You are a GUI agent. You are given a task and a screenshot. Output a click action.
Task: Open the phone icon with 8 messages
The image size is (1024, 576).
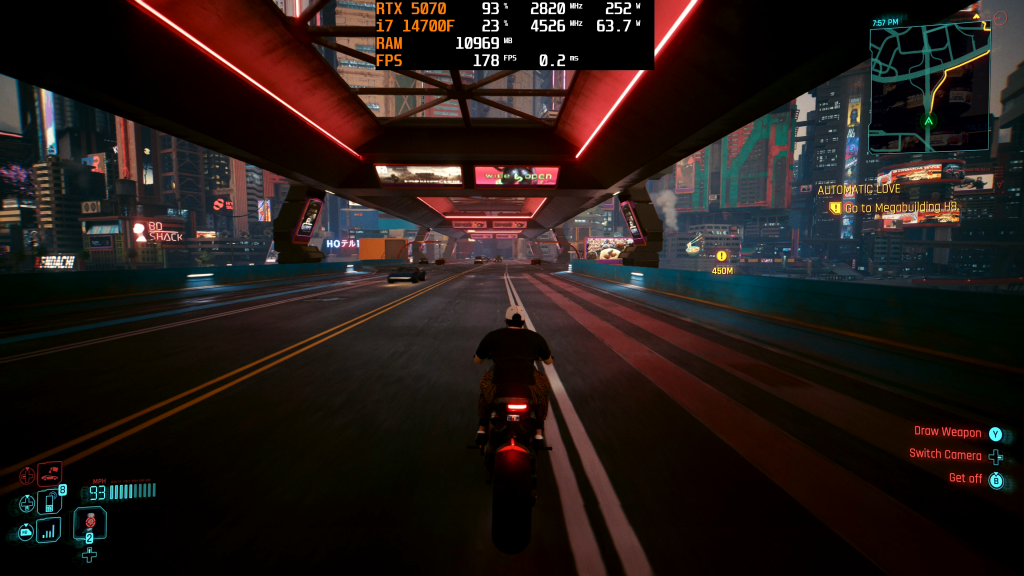(x=49, y=502)
